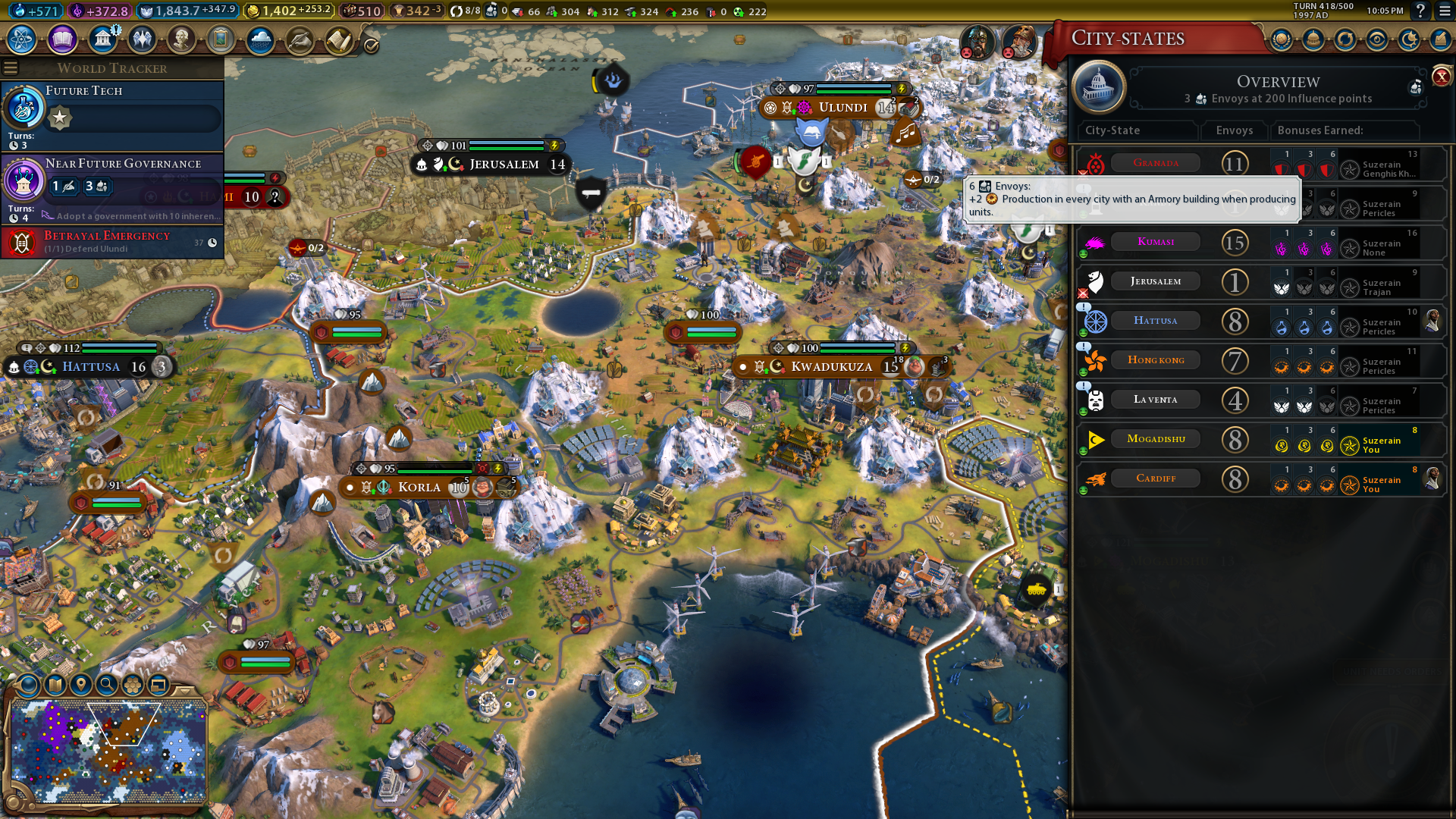Open the main game menu
The width and height of the screenshot is (1456, 819).
point(1444,11)
